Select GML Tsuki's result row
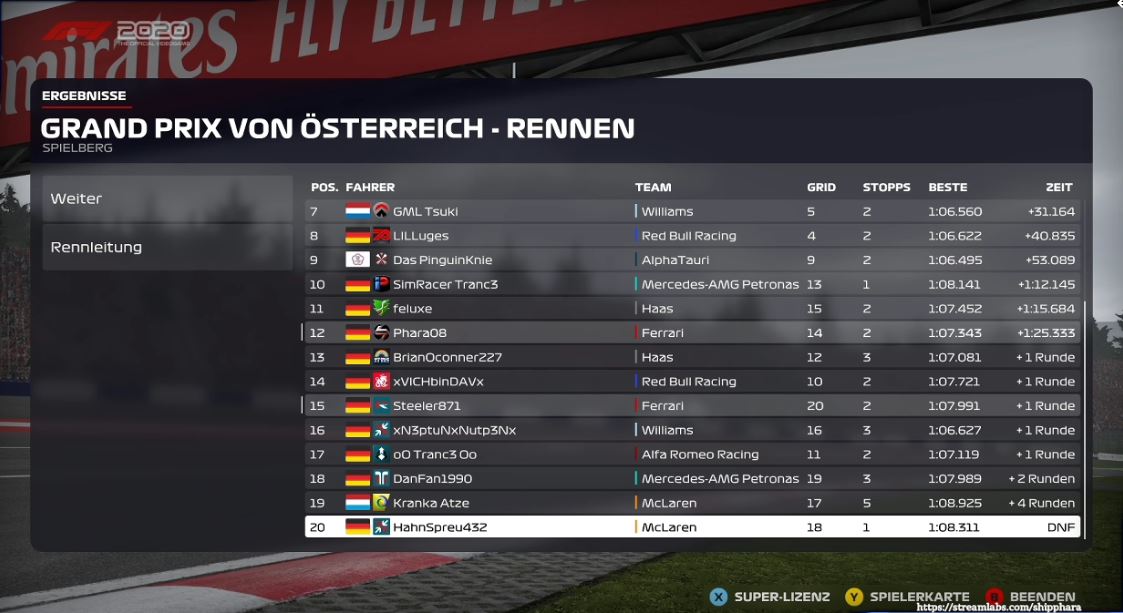The width and height of the screenshot is (1123, 613). pos(692,212)
